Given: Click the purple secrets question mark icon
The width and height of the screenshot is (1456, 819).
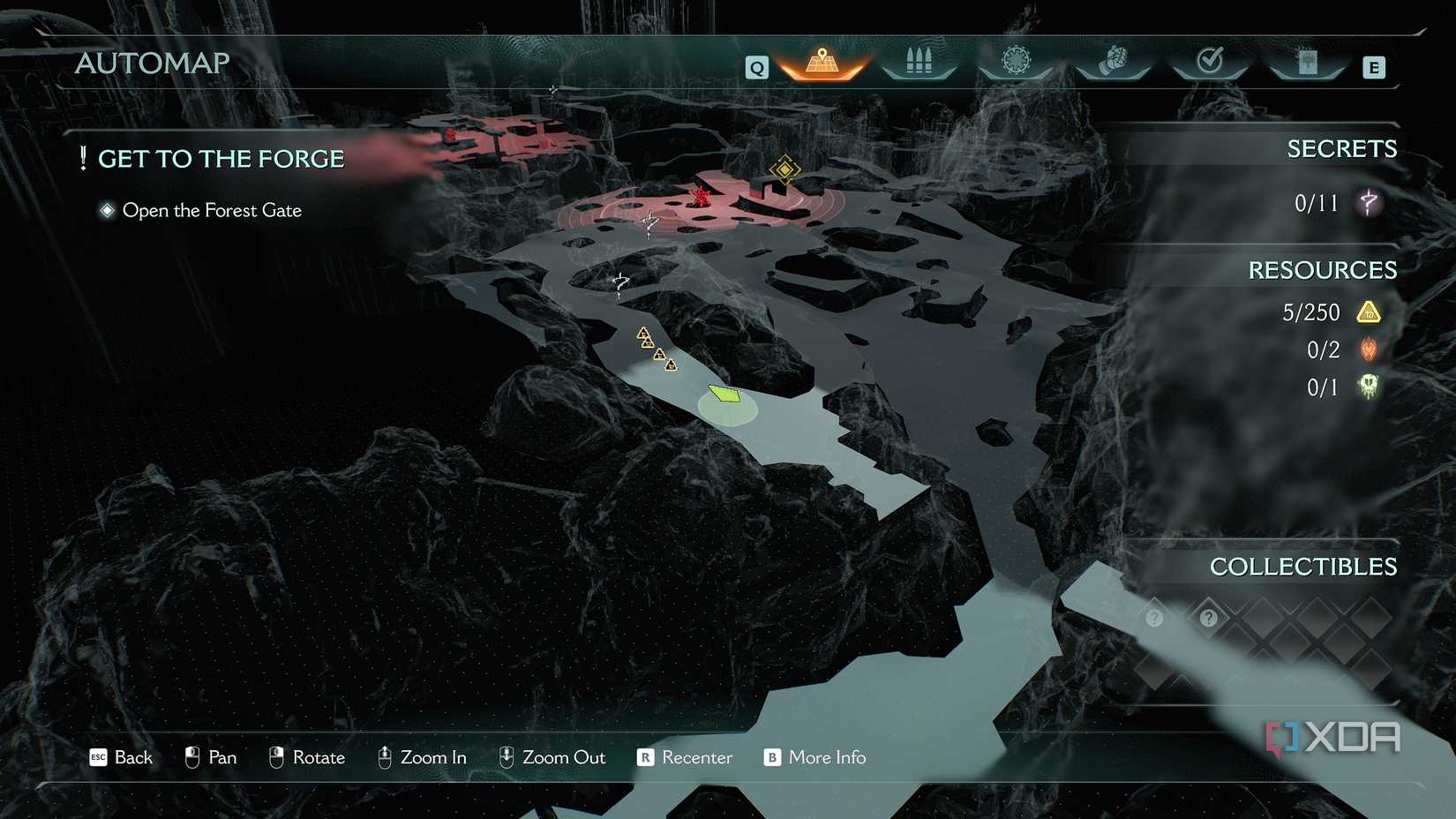Looking at the screenshot, I should pos(1367,202).
